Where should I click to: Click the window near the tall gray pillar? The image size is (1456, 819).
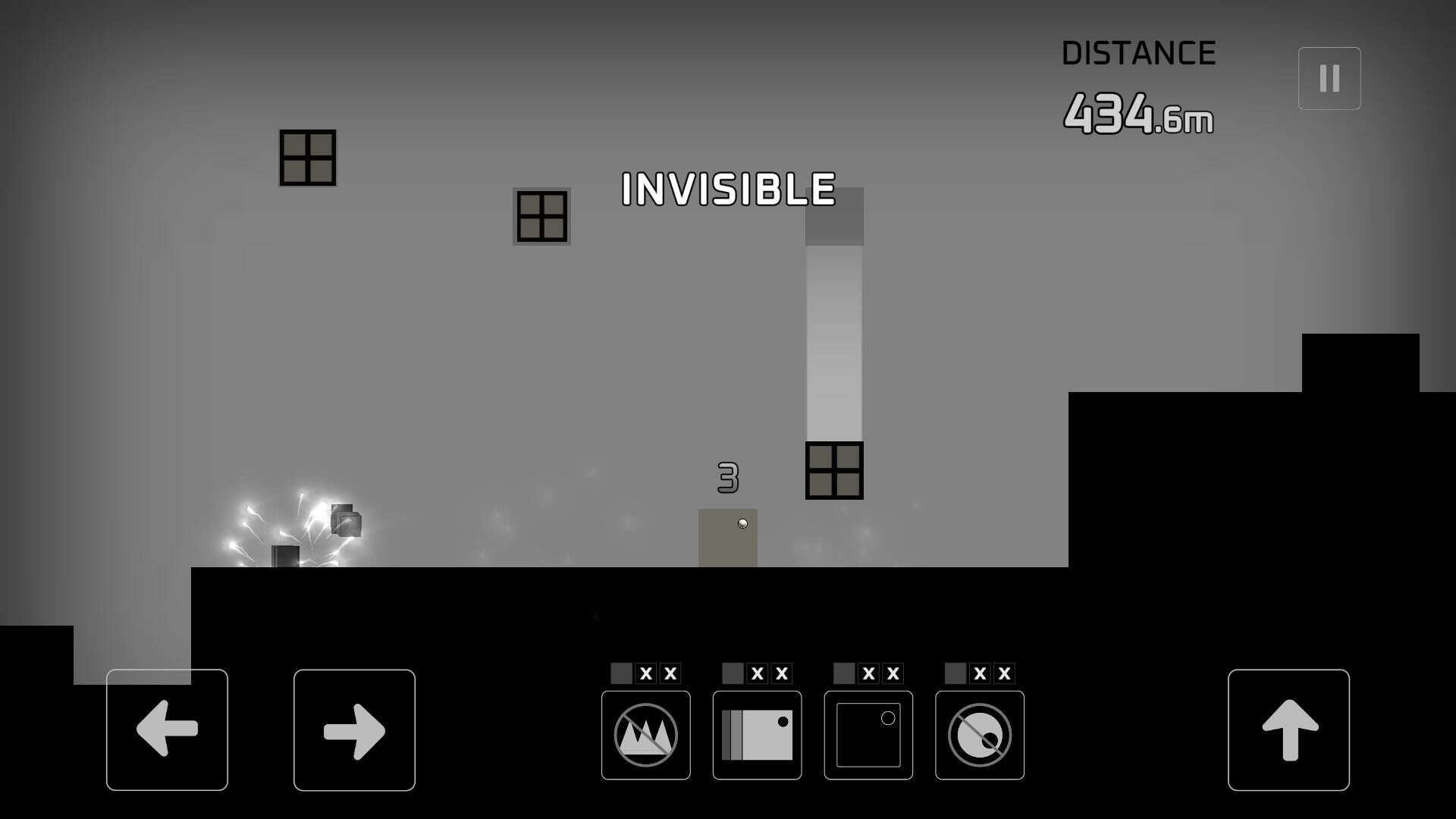(x=834, y=470)
